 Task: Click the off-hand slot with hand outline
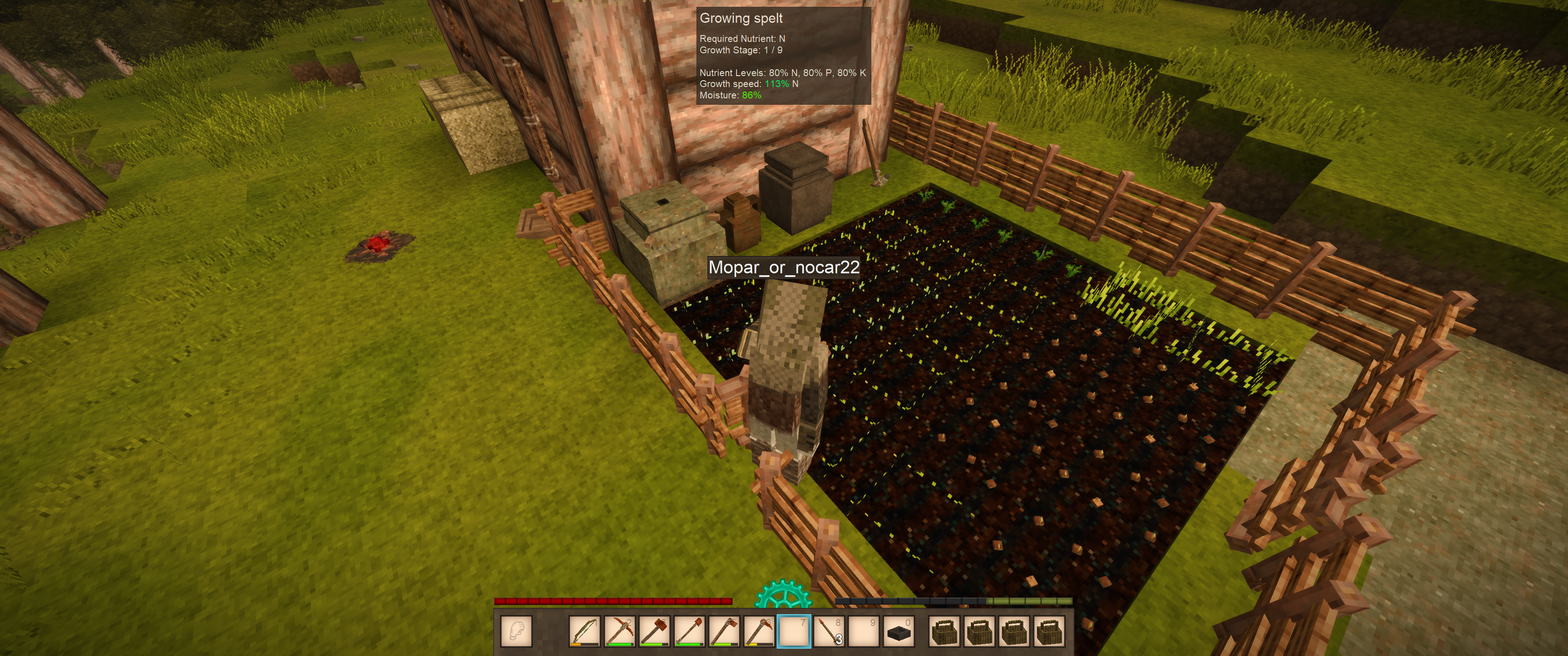pos(516,631)
